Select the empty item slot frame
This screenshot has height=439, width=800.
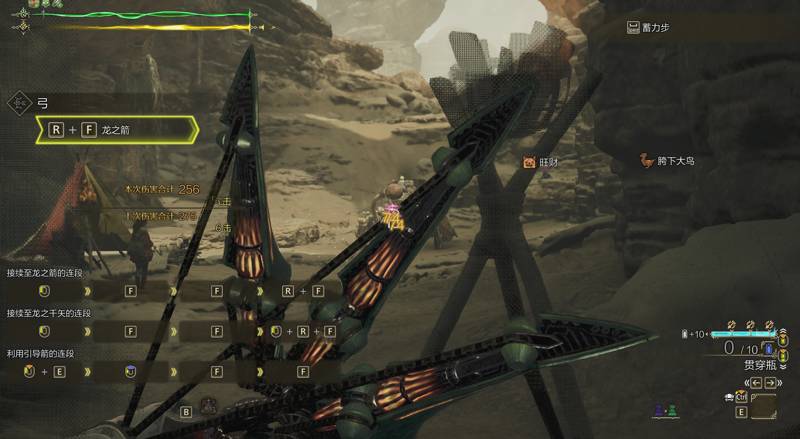coord(764,407)
